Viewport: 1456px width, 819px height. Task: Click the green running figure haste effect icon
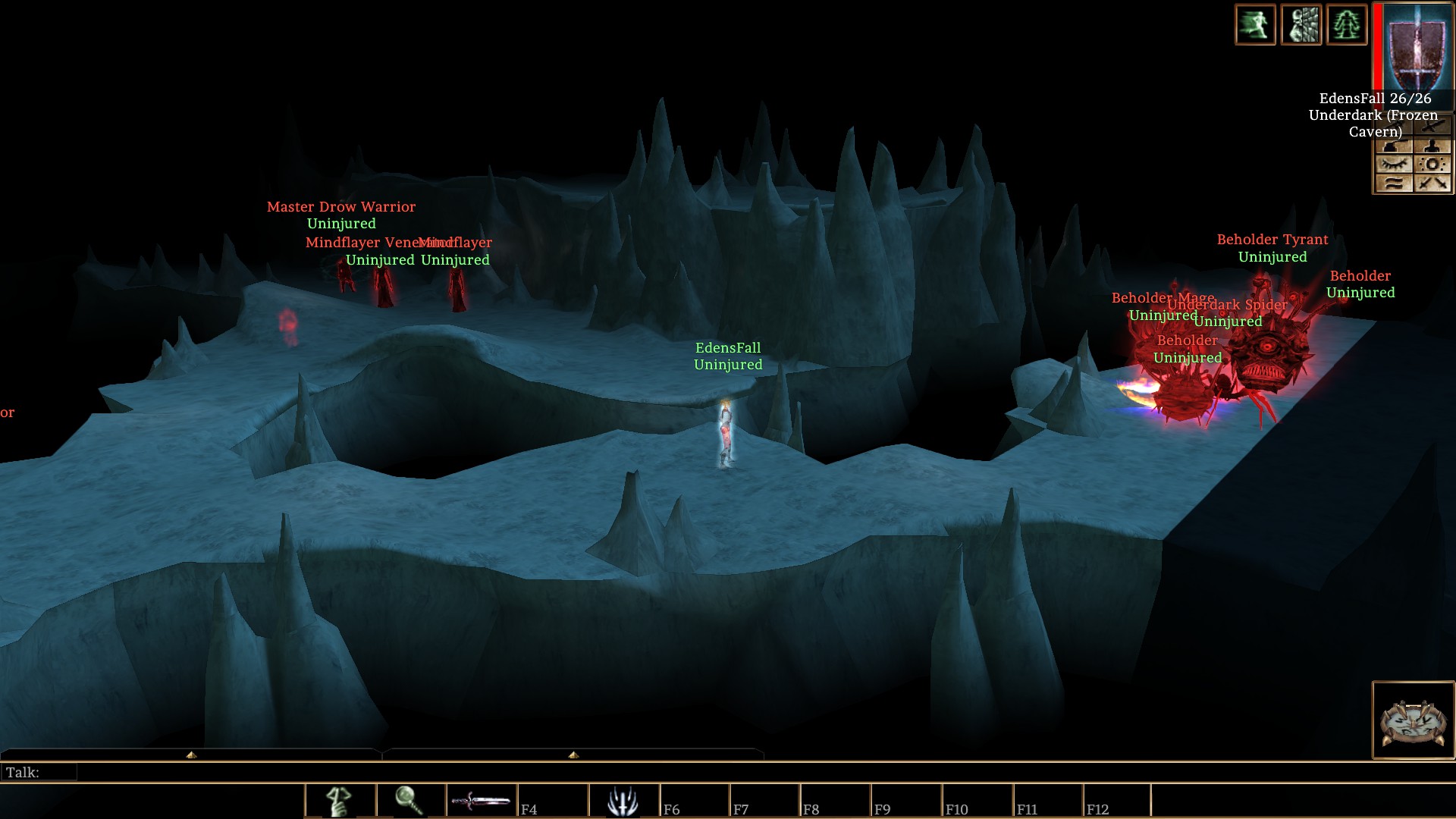[x=1255, y=25]
